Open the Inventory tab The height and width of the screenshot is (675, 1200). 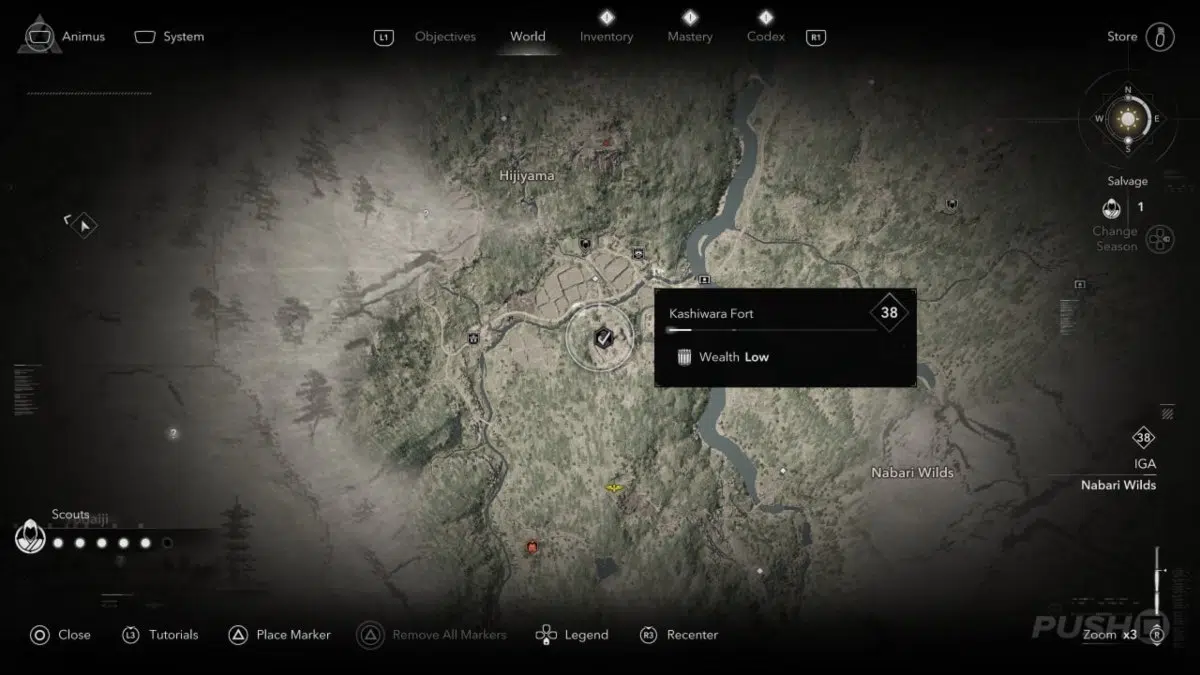[606, 37]
